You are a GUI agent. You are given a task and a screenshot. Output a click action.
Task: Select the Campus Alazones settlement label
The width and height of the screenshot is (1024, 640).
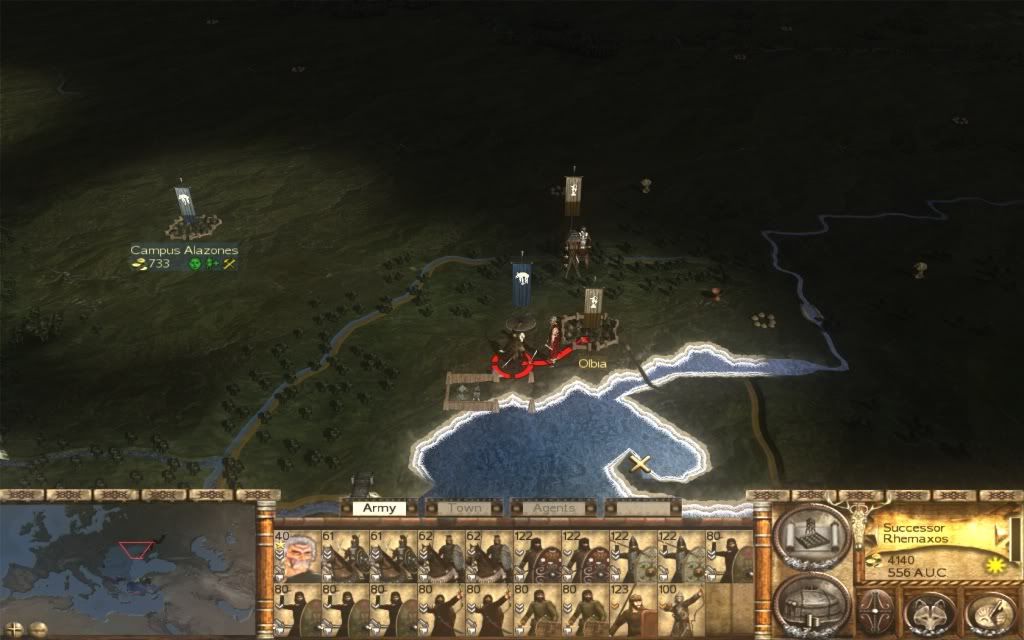184,250
